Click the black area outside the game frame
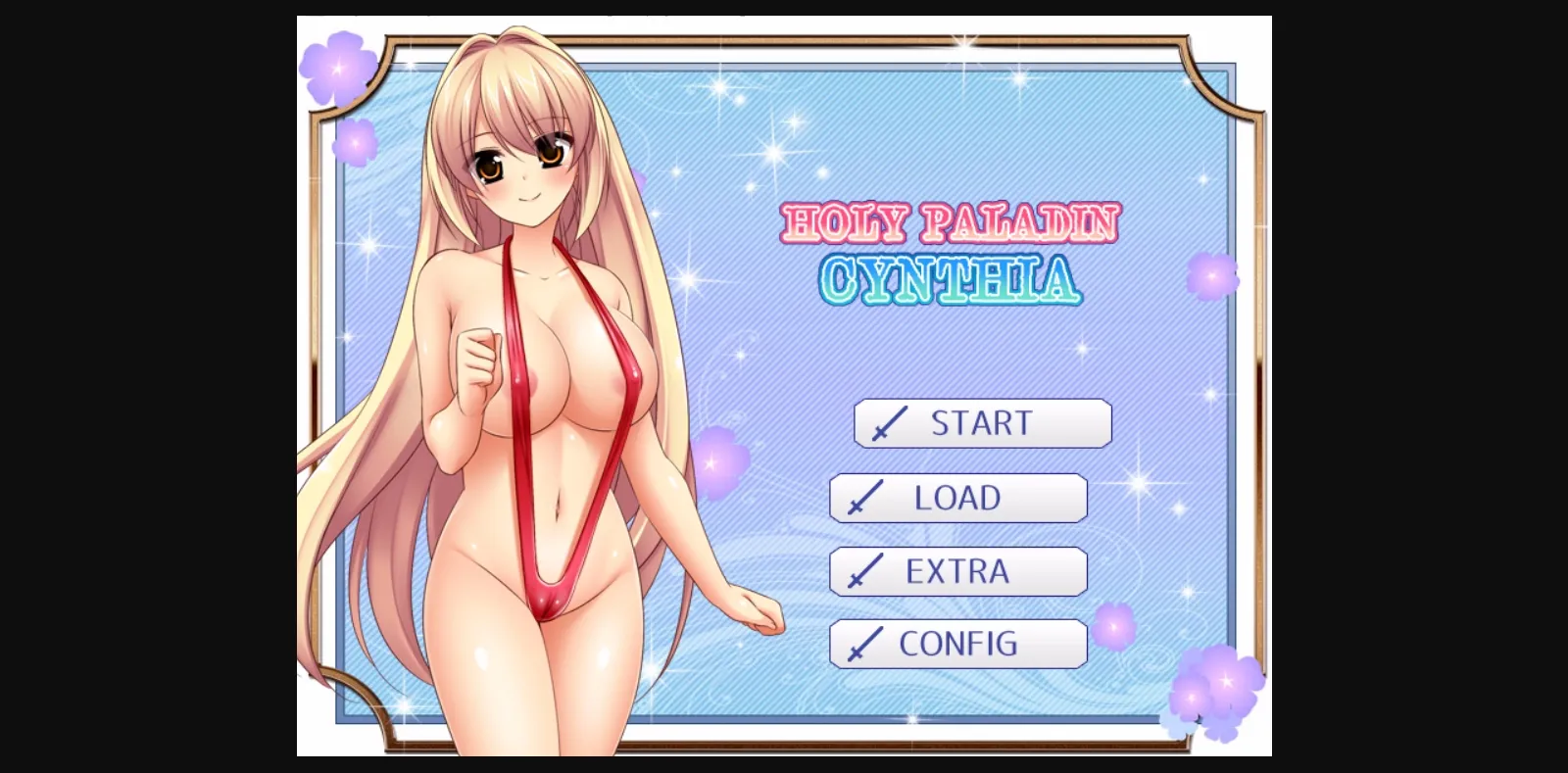Image resolution: width=1568 pixels, height=773 pixels. pos(147,392)
